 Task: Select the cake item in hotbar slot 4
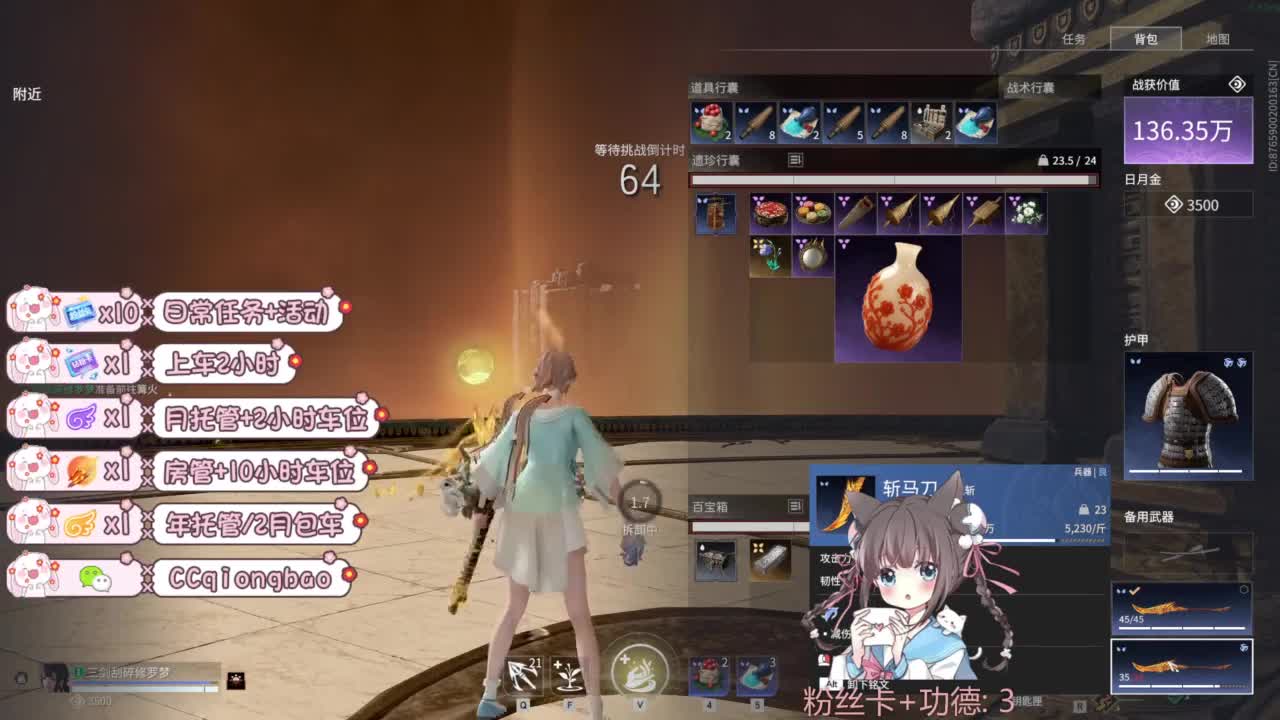[706, 676]
